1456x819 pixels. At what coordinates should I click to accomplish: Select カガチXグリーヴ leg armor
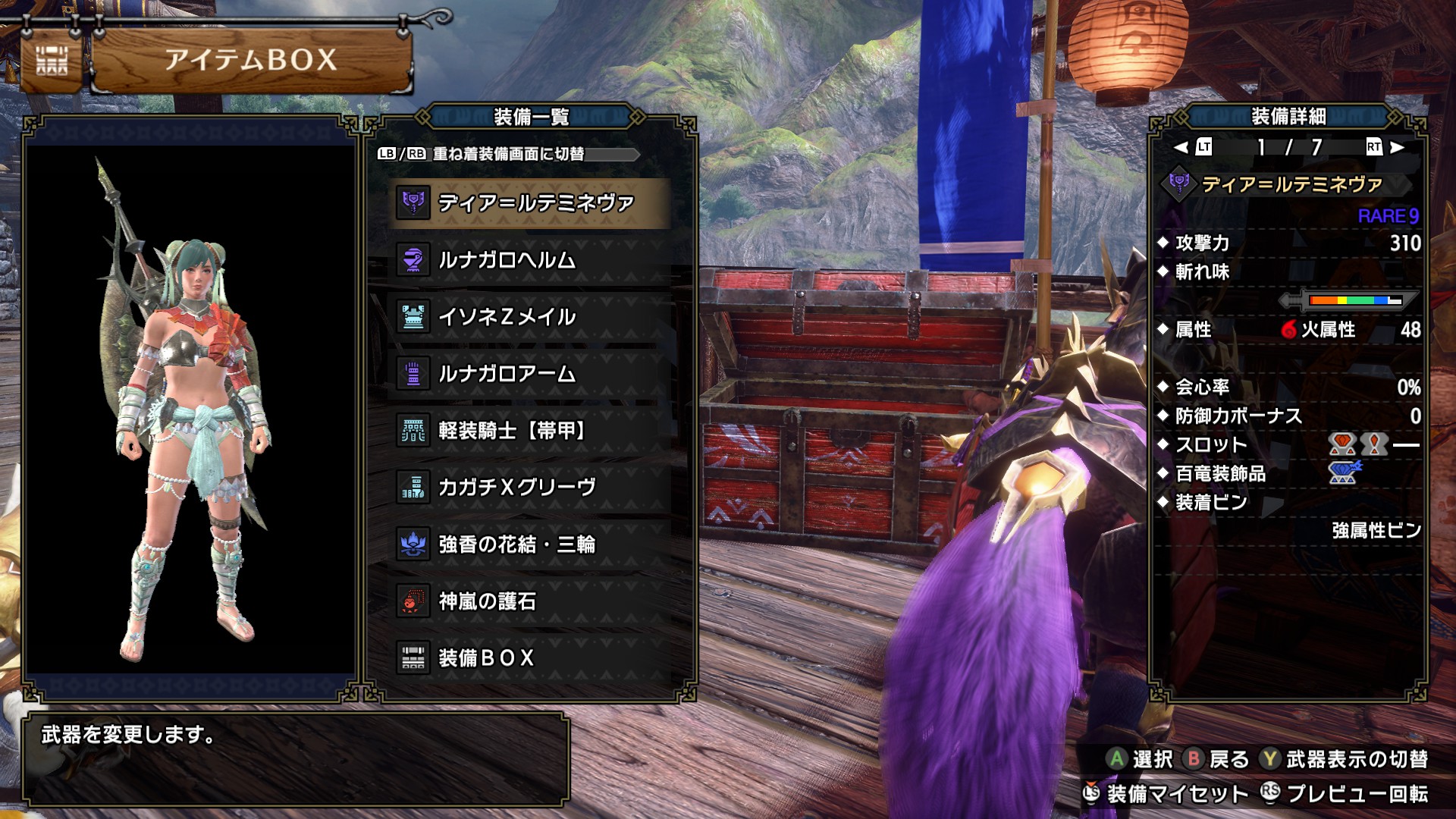tap(529, 488)
